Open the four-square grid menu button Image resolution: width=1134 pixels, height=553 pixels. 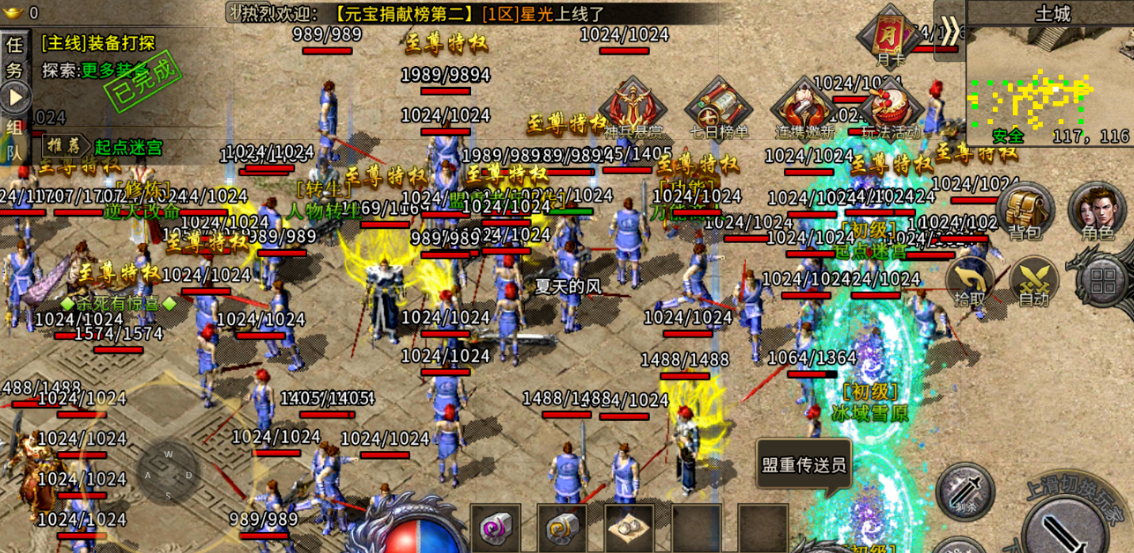[x=1103, y=279]
